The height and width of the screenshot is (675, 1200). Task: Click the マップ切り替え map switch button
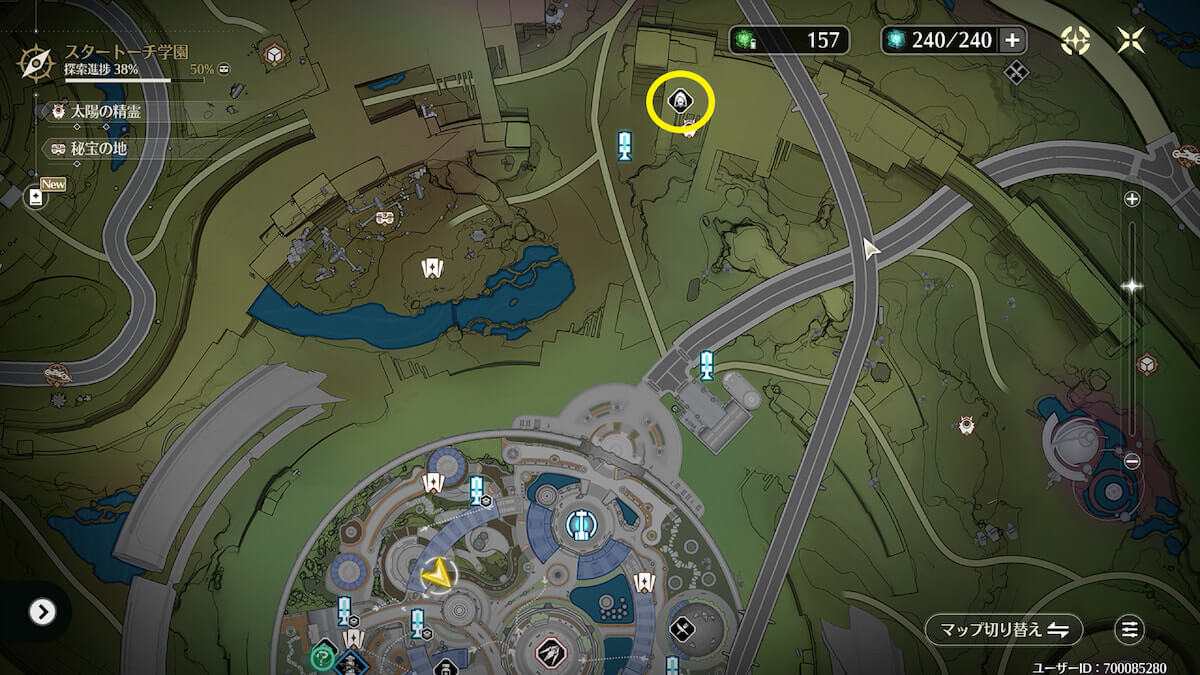pos(1003,630)
